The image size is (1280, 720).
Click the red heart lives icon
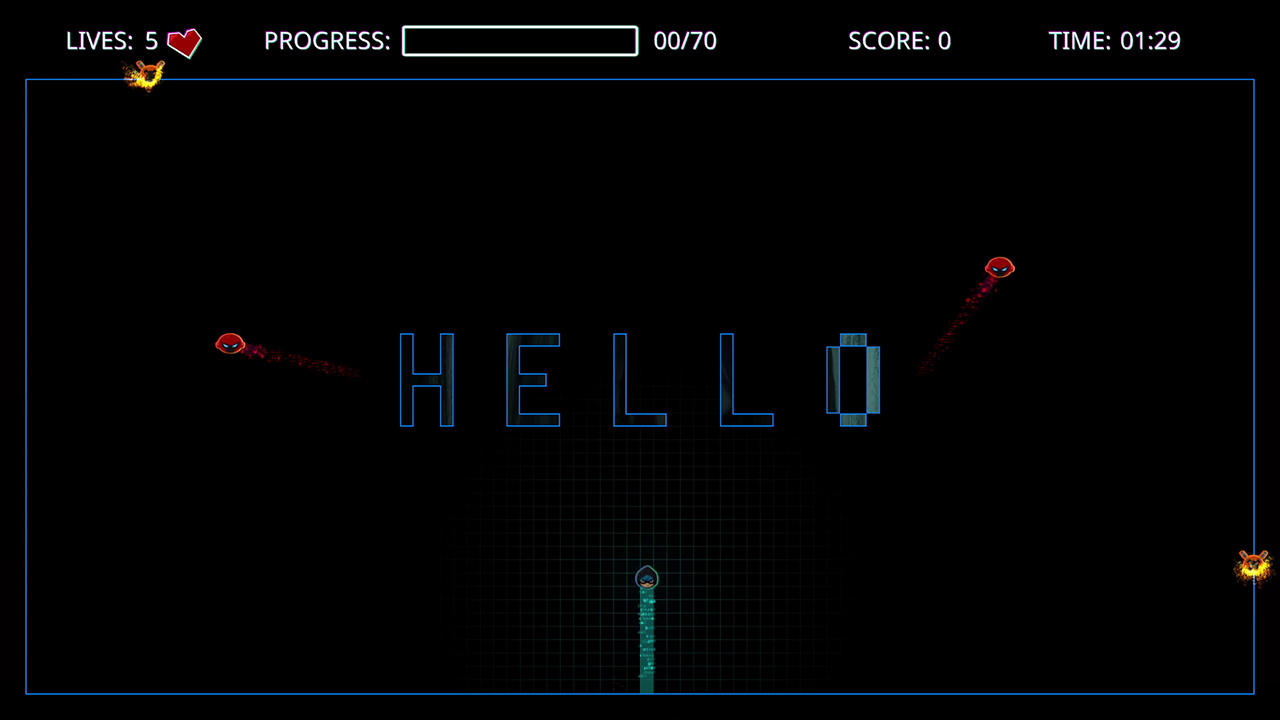[183, 41]
